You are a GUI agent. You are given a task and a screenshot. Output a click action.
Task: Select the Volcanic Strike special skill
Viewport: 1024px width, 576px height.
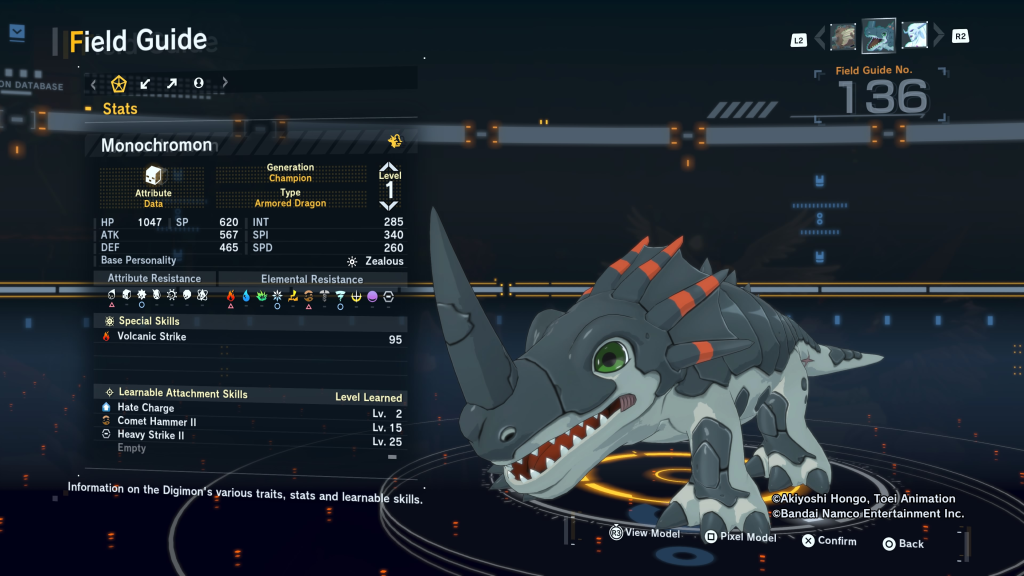click(152, 337)
